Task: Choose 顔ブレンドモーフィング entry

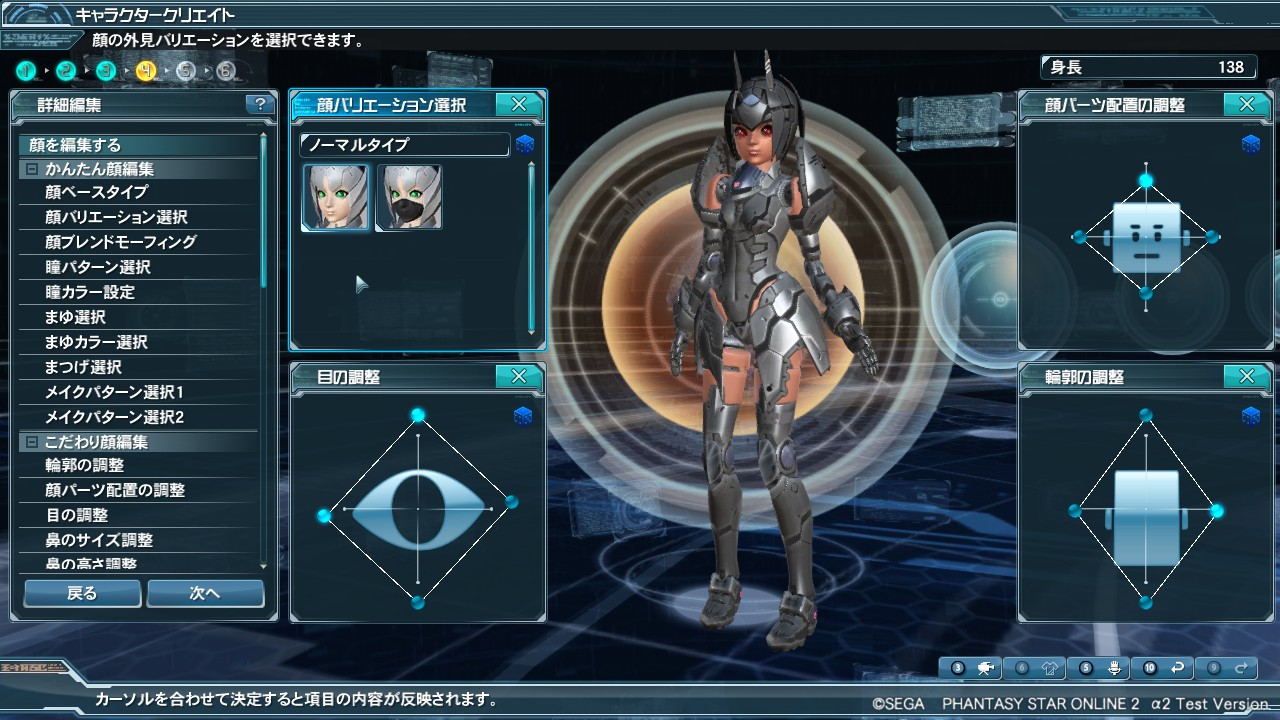Action: (x=120, y=242)
